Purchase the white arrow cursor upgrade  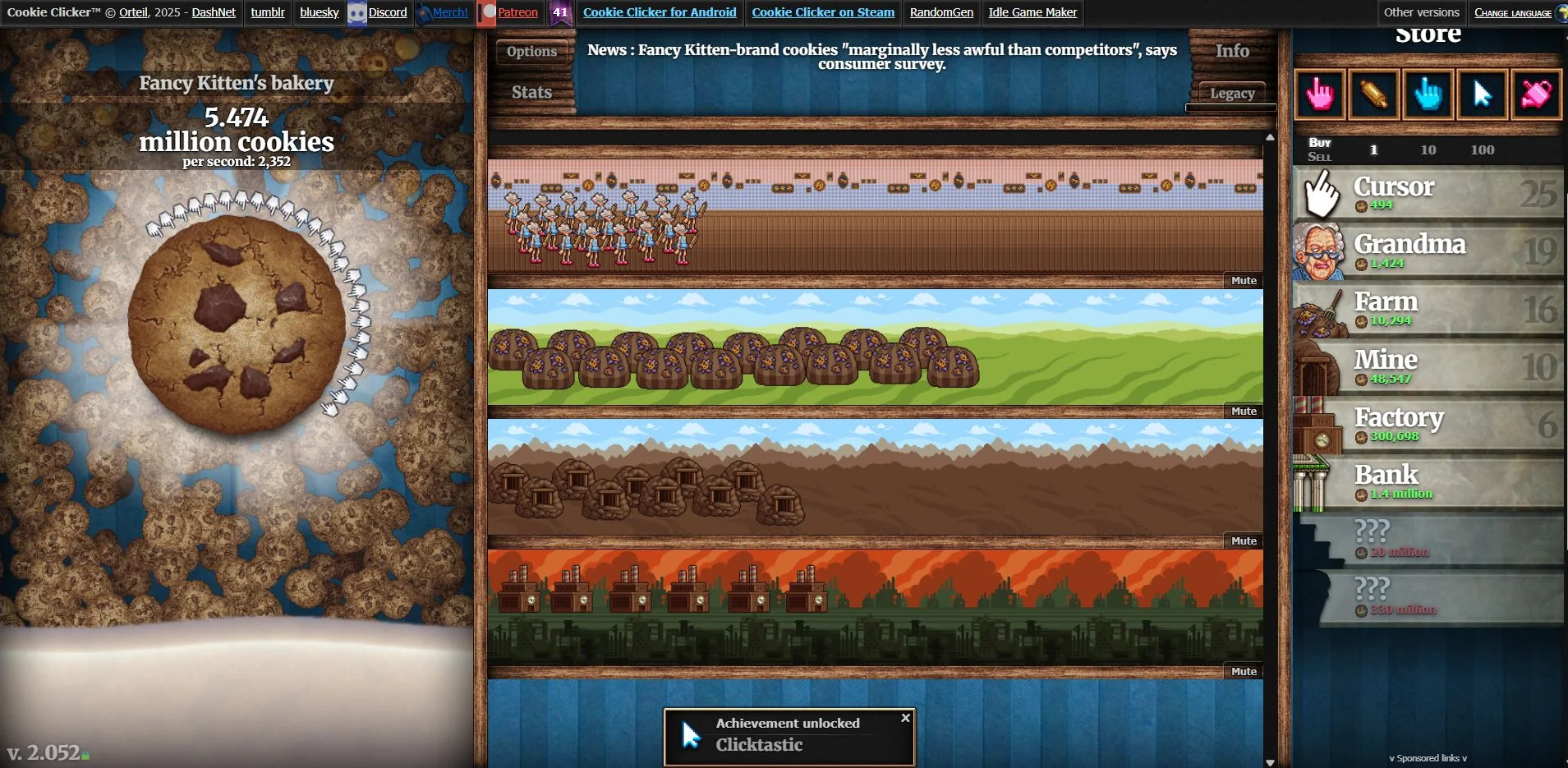point(1481,94)
